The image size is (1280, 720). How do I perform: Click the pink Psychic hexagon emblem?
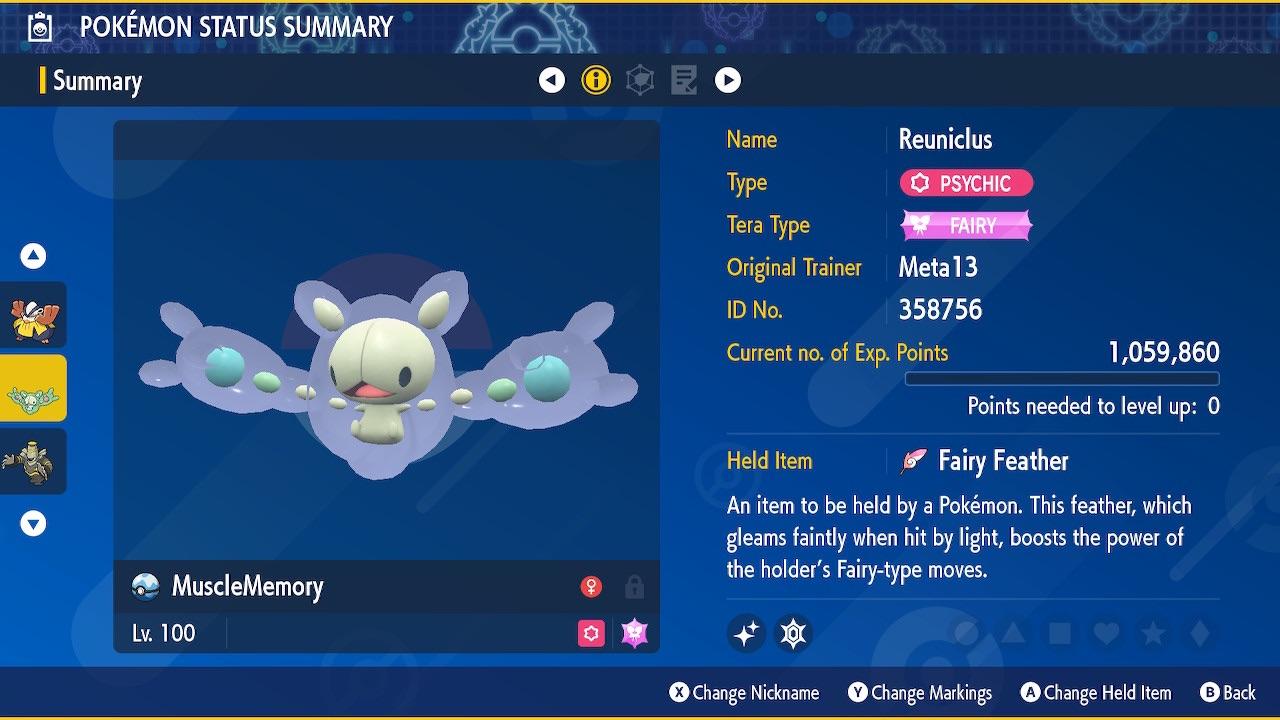[592, 633]
